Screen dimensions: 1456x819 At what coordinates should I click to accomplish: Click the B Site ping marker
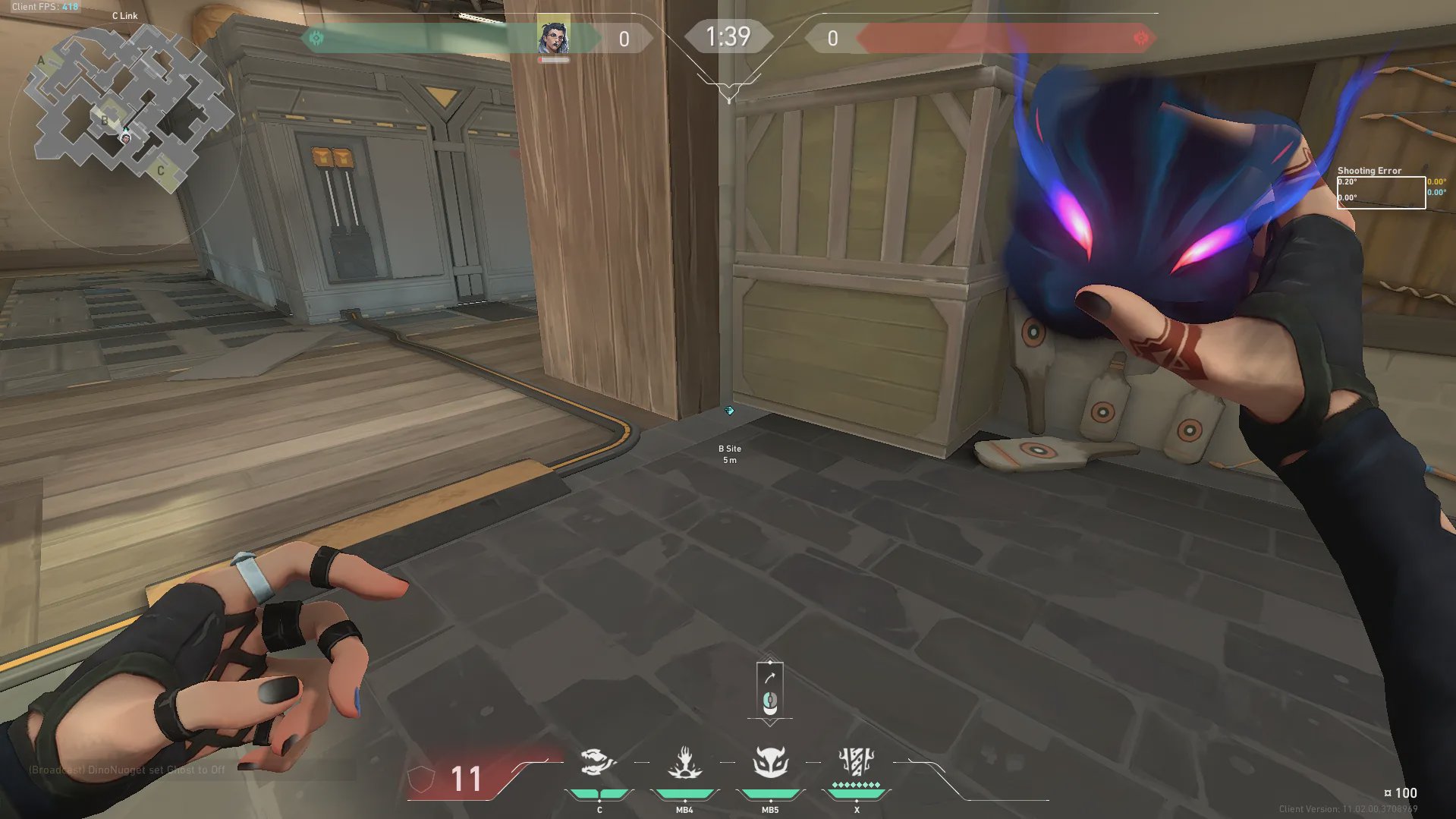(729, 411)
